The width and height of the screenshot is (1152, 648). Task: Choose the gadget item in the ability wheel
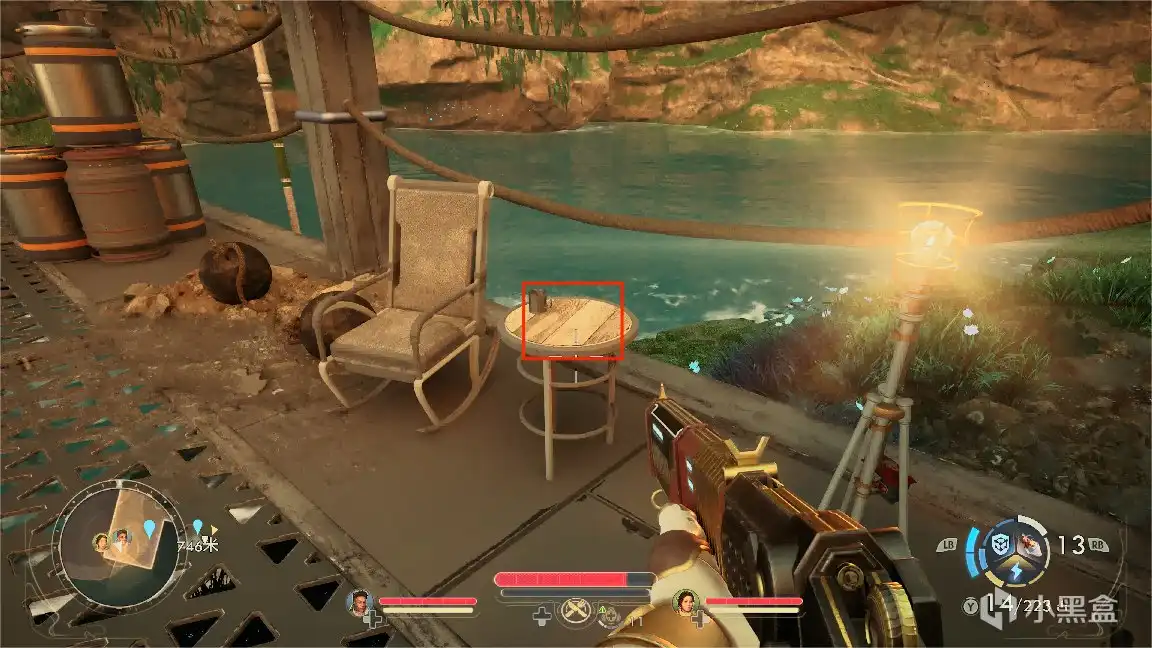coord(1032,546)
